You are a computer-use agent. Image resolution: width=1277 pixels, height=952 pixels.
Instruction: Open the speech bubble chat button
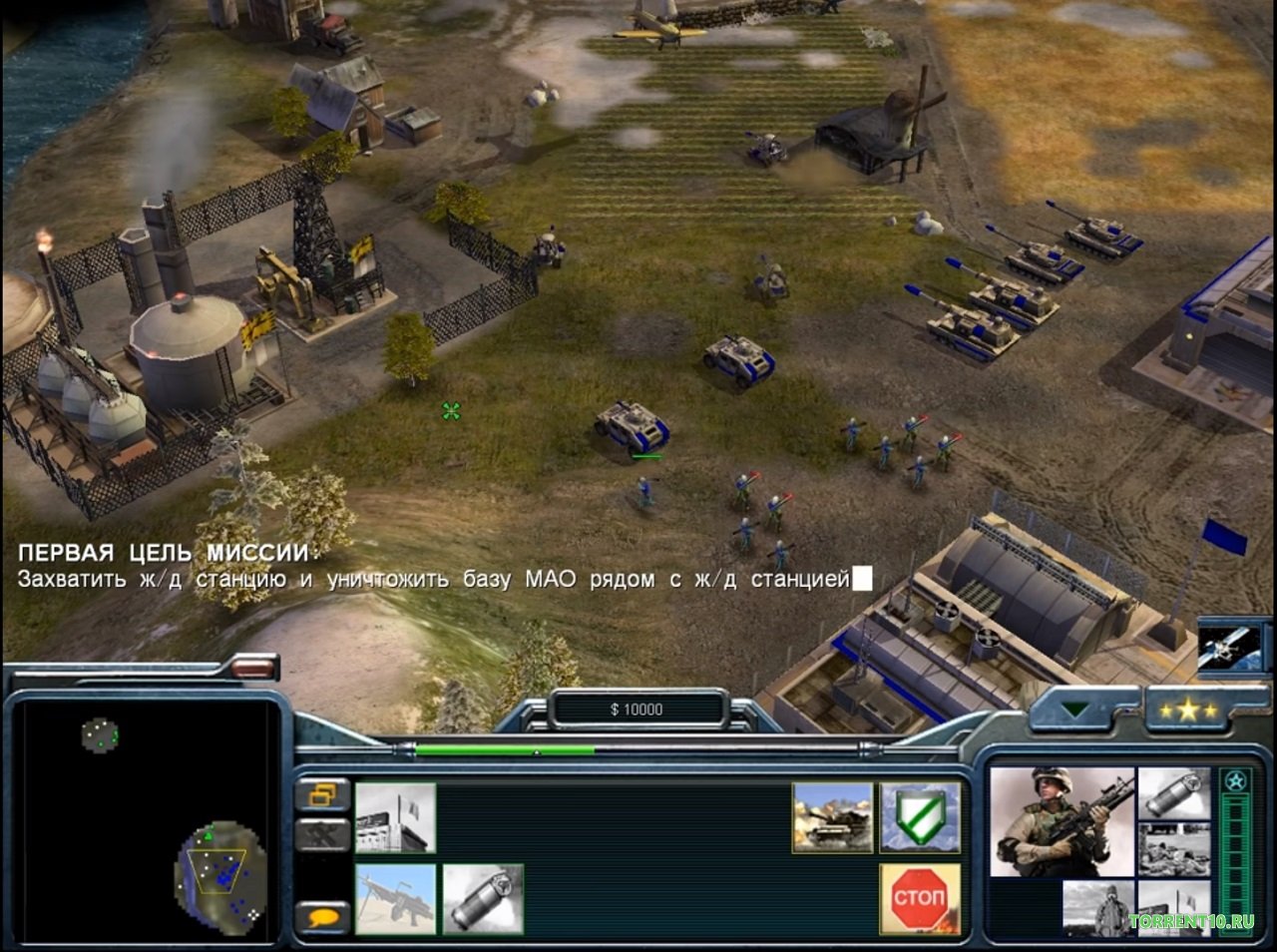[323, 916]
